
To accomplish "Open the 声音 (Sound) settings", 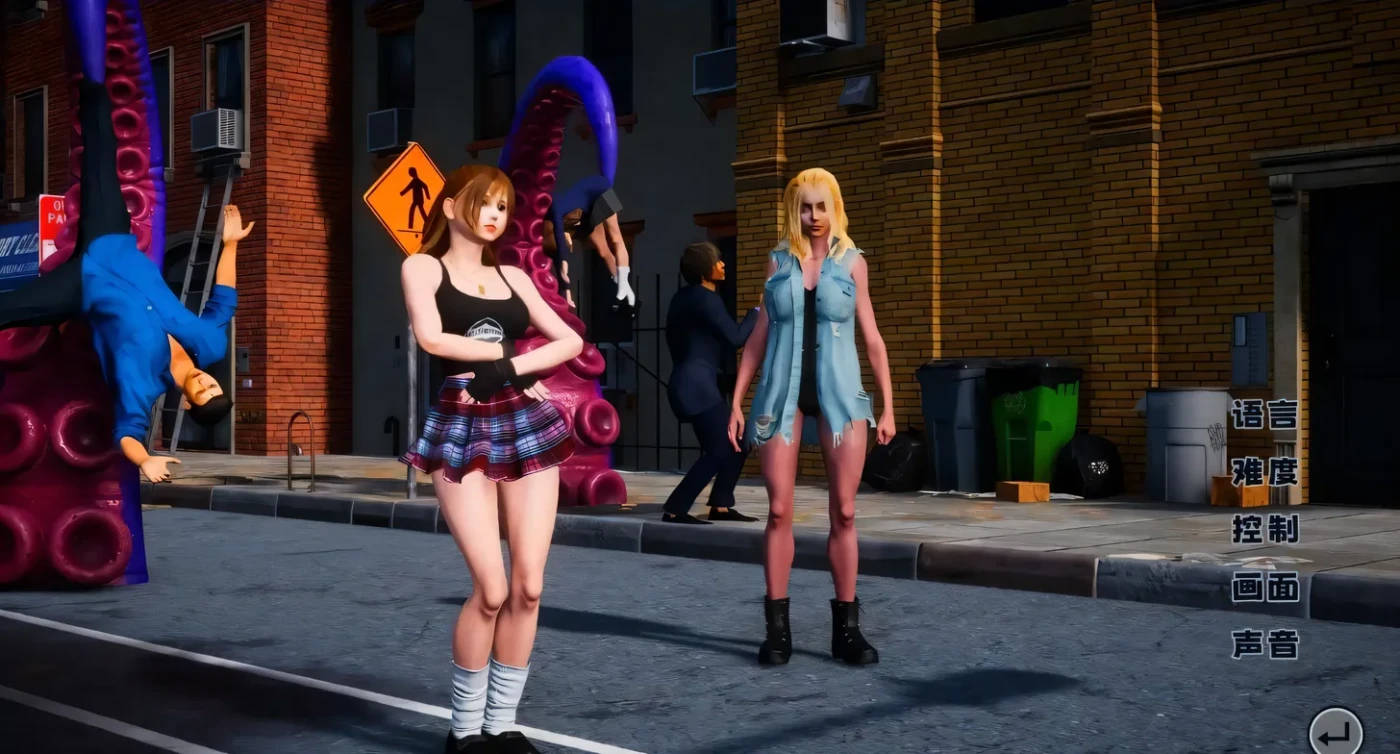I will tap(1264, 645).
